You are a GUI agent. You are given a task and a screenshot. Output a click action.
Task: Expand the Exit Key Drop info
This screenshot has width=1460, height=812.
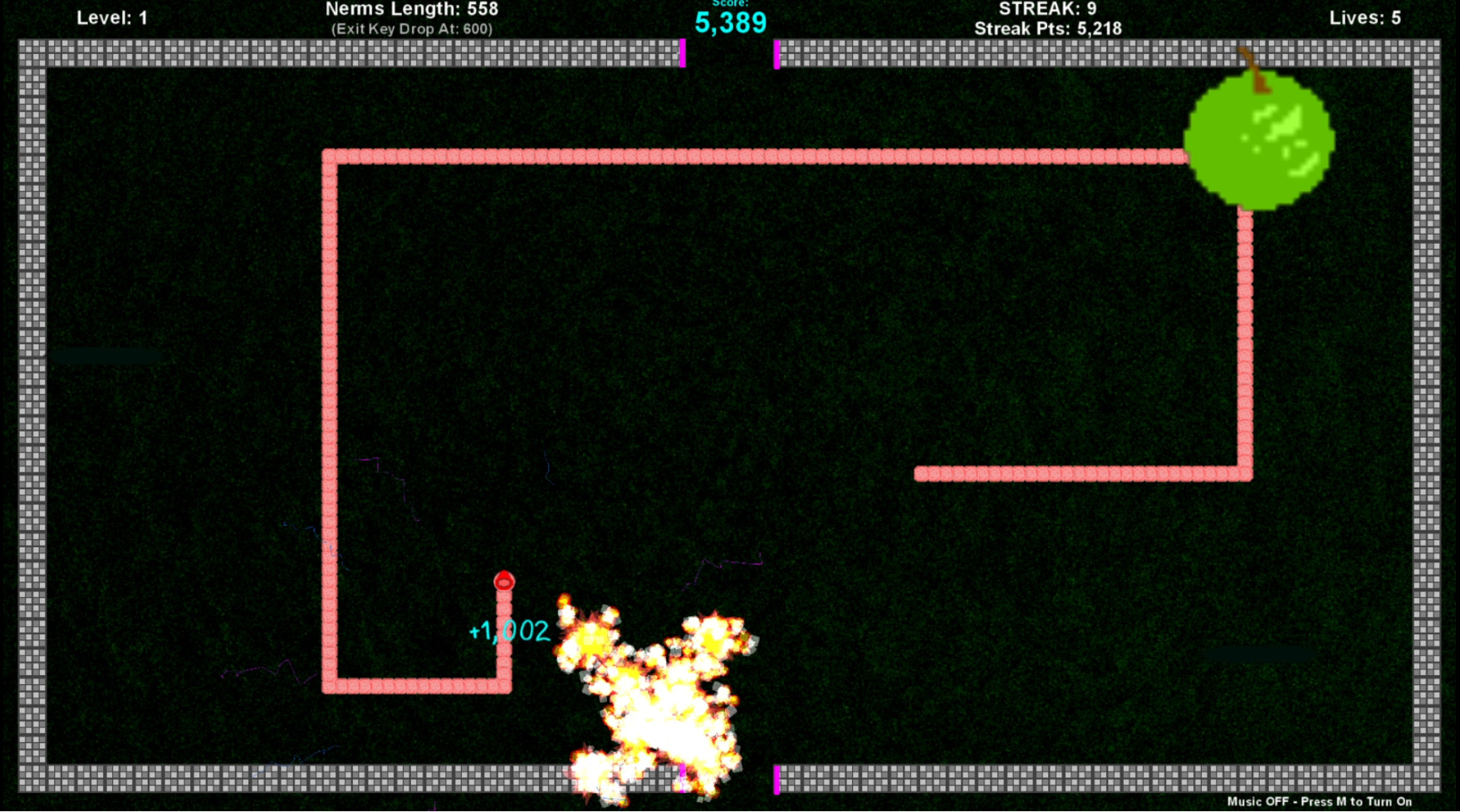(413, 27)
